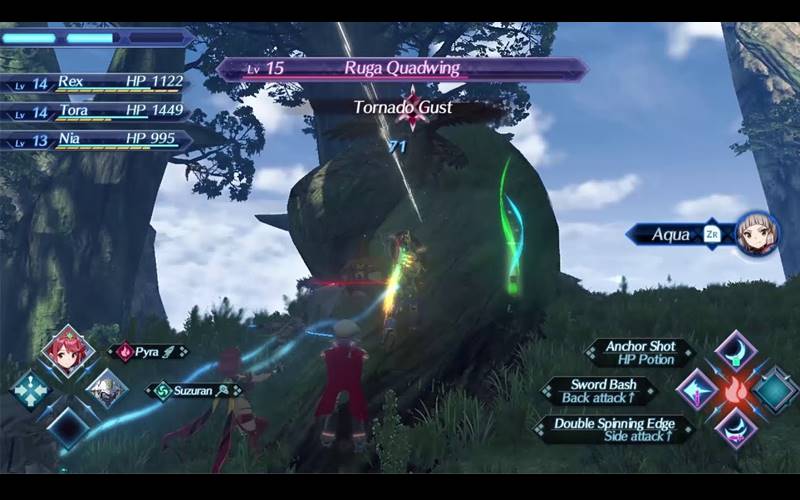
Task: Click the Double Spinning Edge label
Action: [x=614, y=429]
